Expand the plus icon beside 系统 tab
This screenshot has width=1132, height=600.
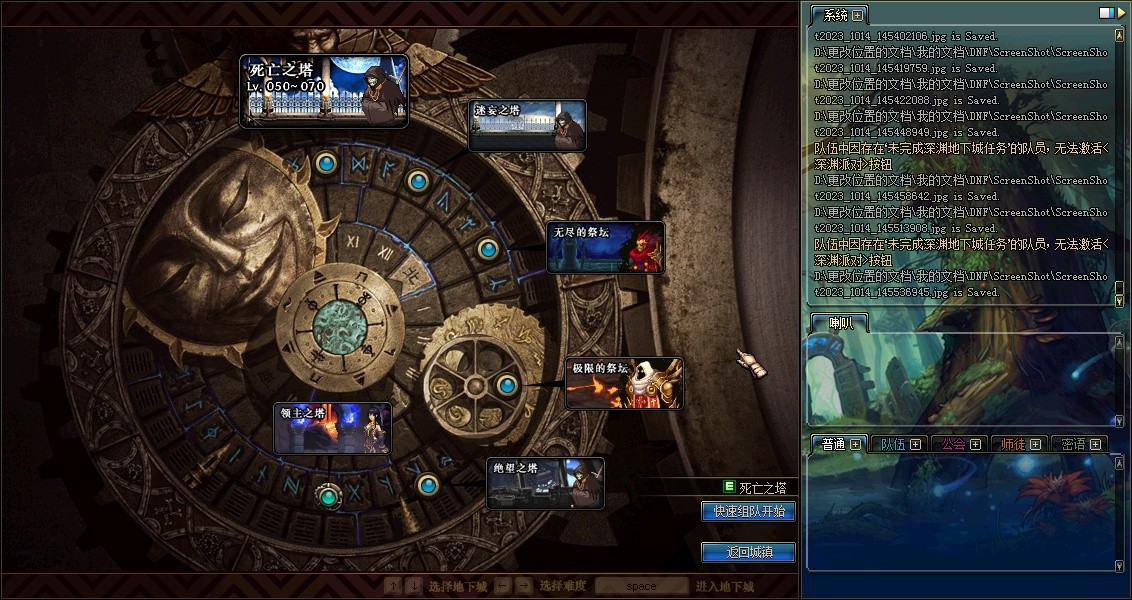pyautogui.click(x=857, y=15)
